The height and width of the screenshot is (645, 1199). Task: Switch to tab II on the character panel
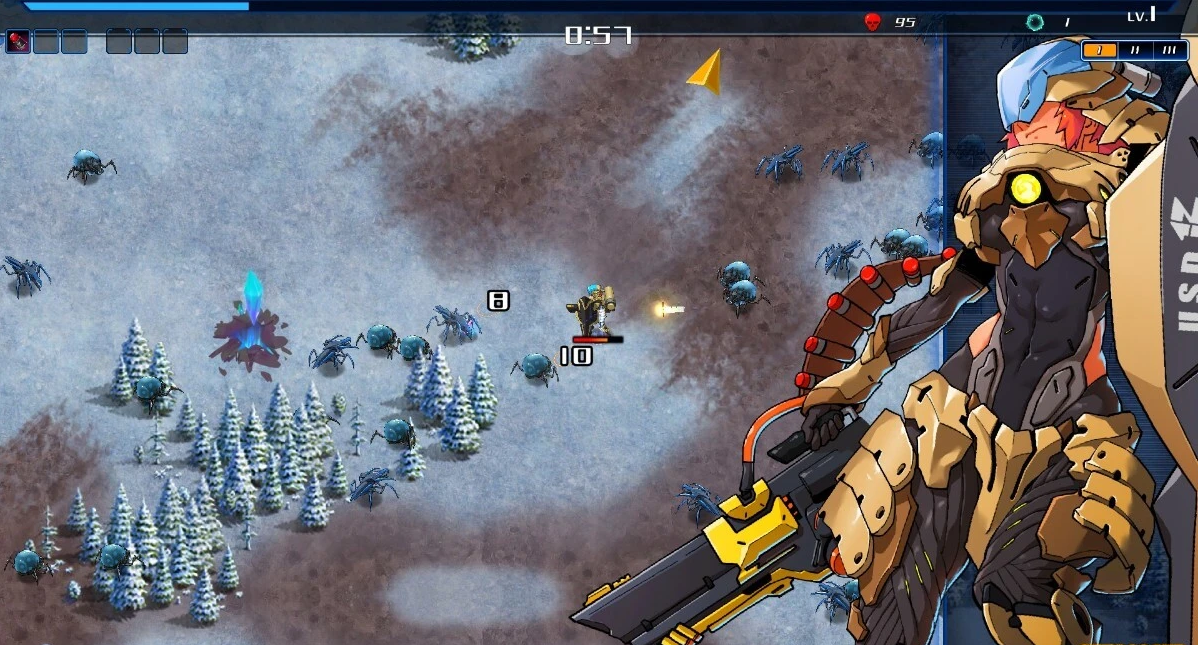(x=1135, y=50)
